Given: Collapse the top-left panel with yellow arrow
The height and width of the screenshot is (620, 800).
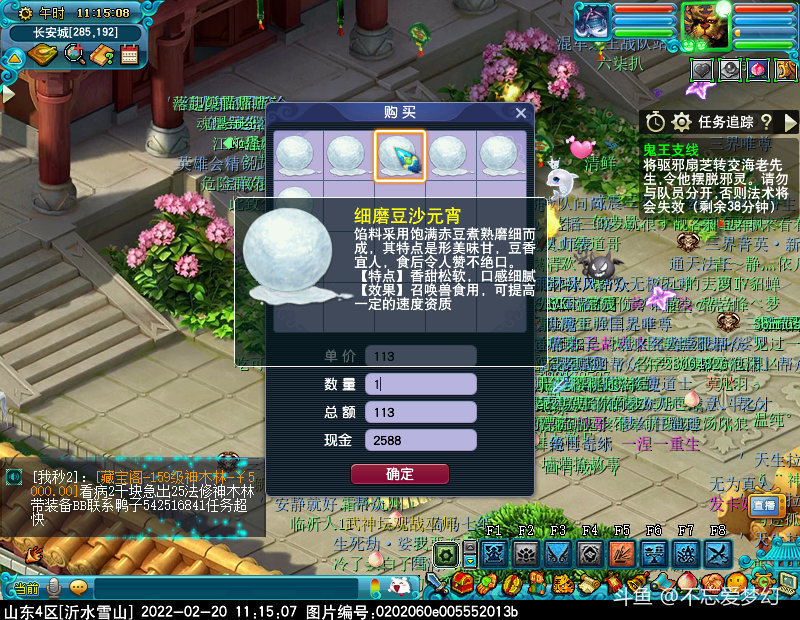Looking at the screenshot, I should click(14, 57).
